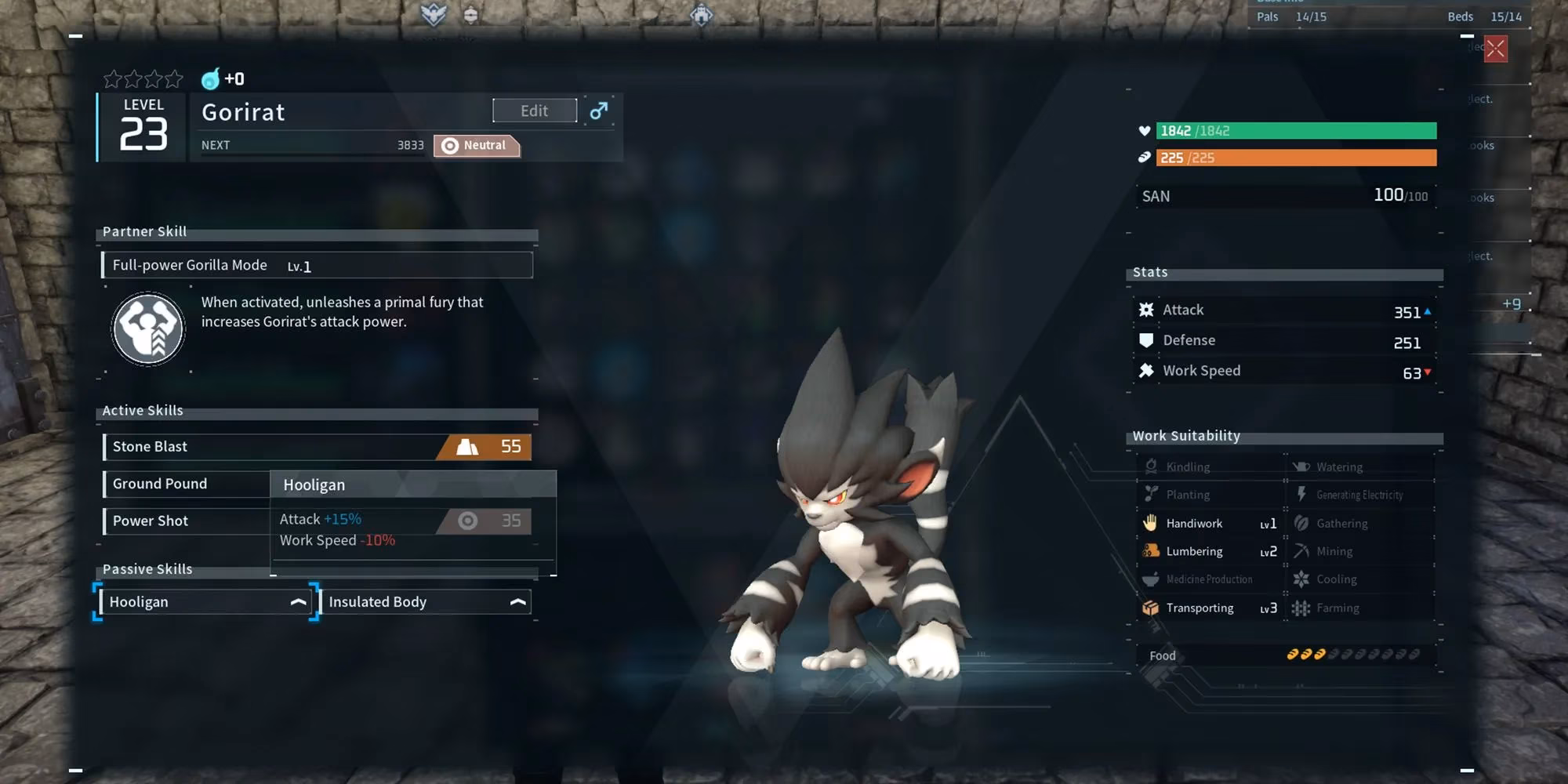
Task: Click the Edit name button
Action: pos(534,111)
